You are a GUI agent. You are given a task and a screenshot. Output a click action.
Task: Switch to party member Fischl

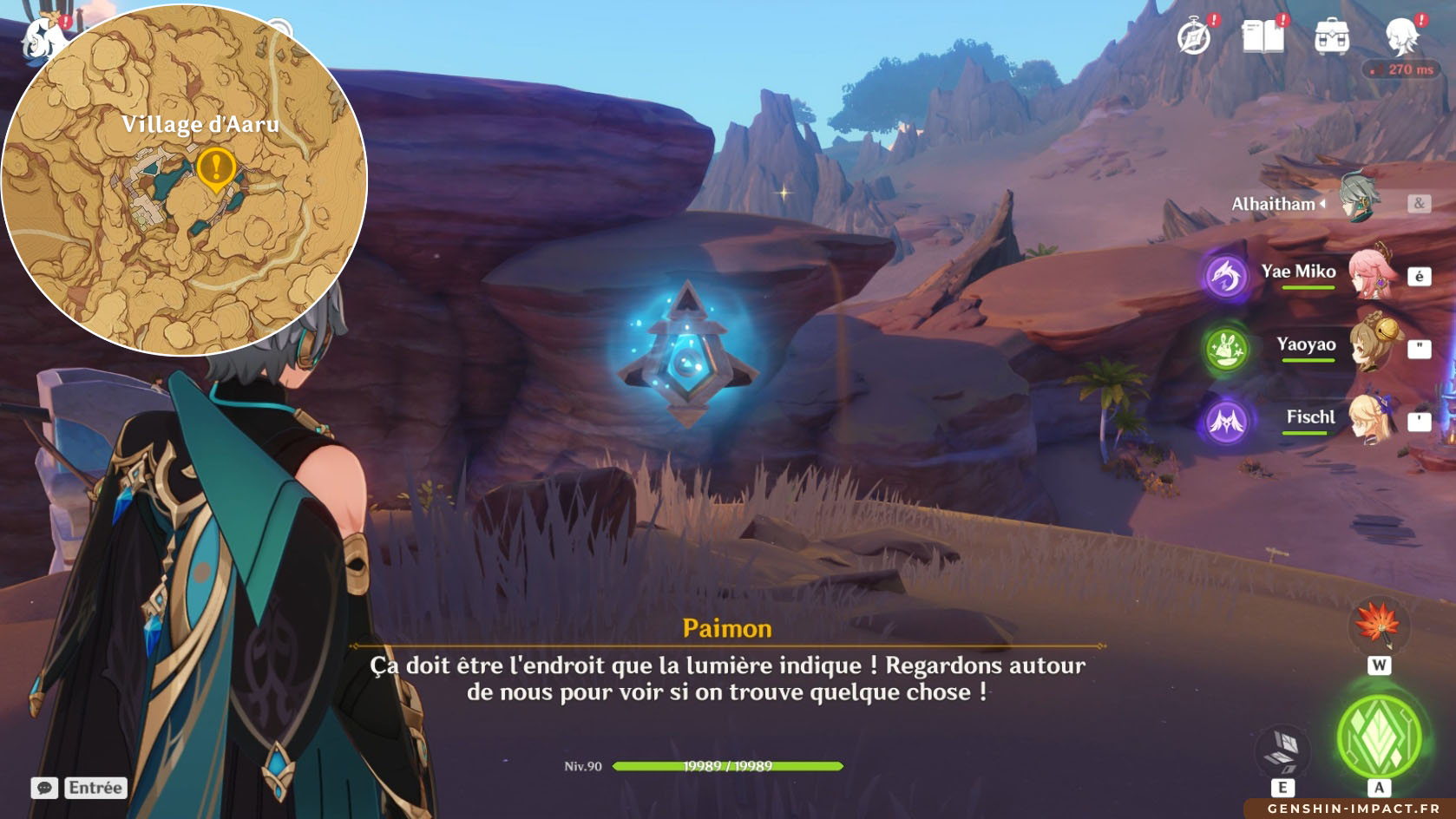click(1371, 419)
